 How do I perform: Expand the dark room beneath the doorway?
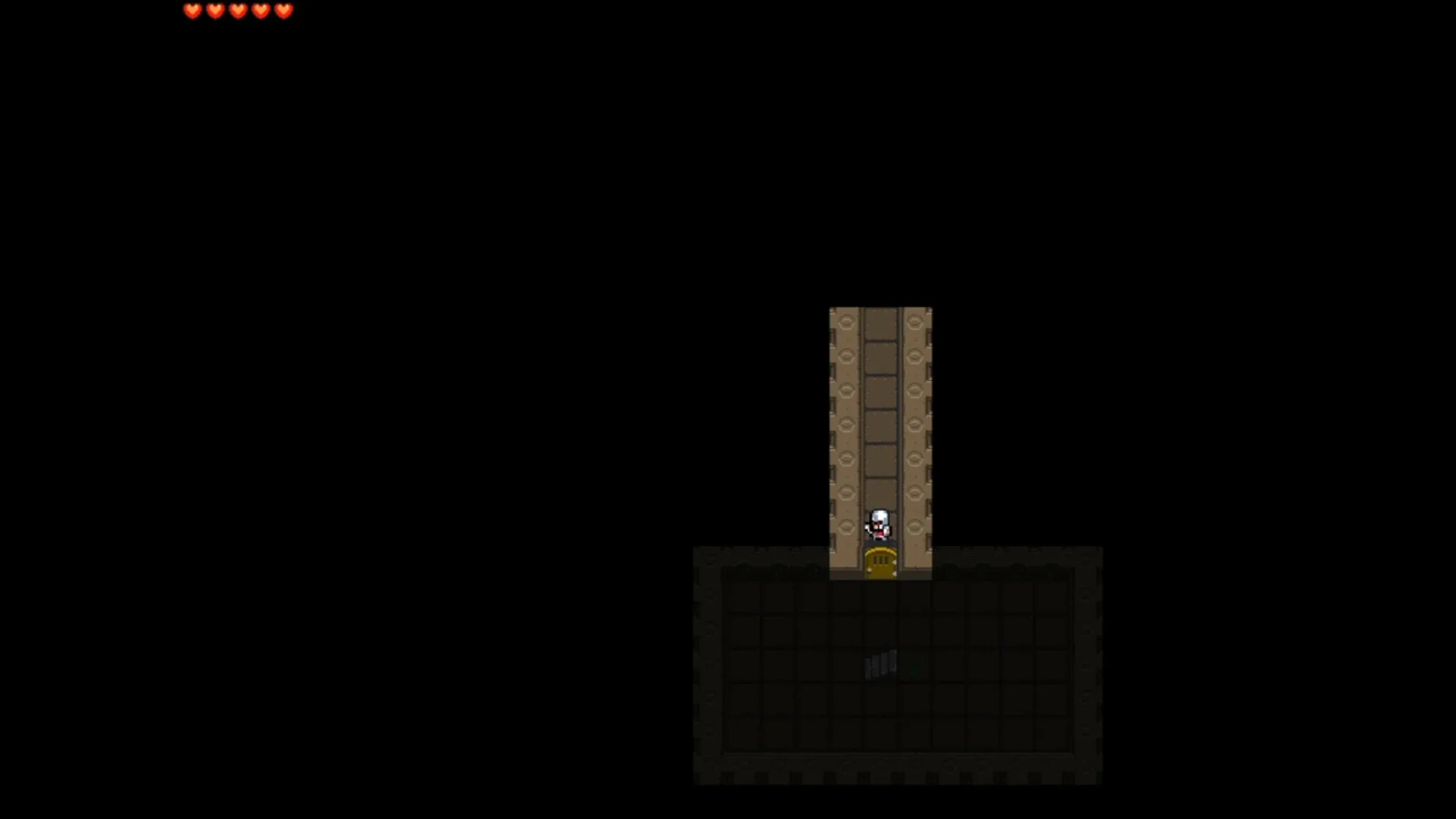[x=899, y=667]
